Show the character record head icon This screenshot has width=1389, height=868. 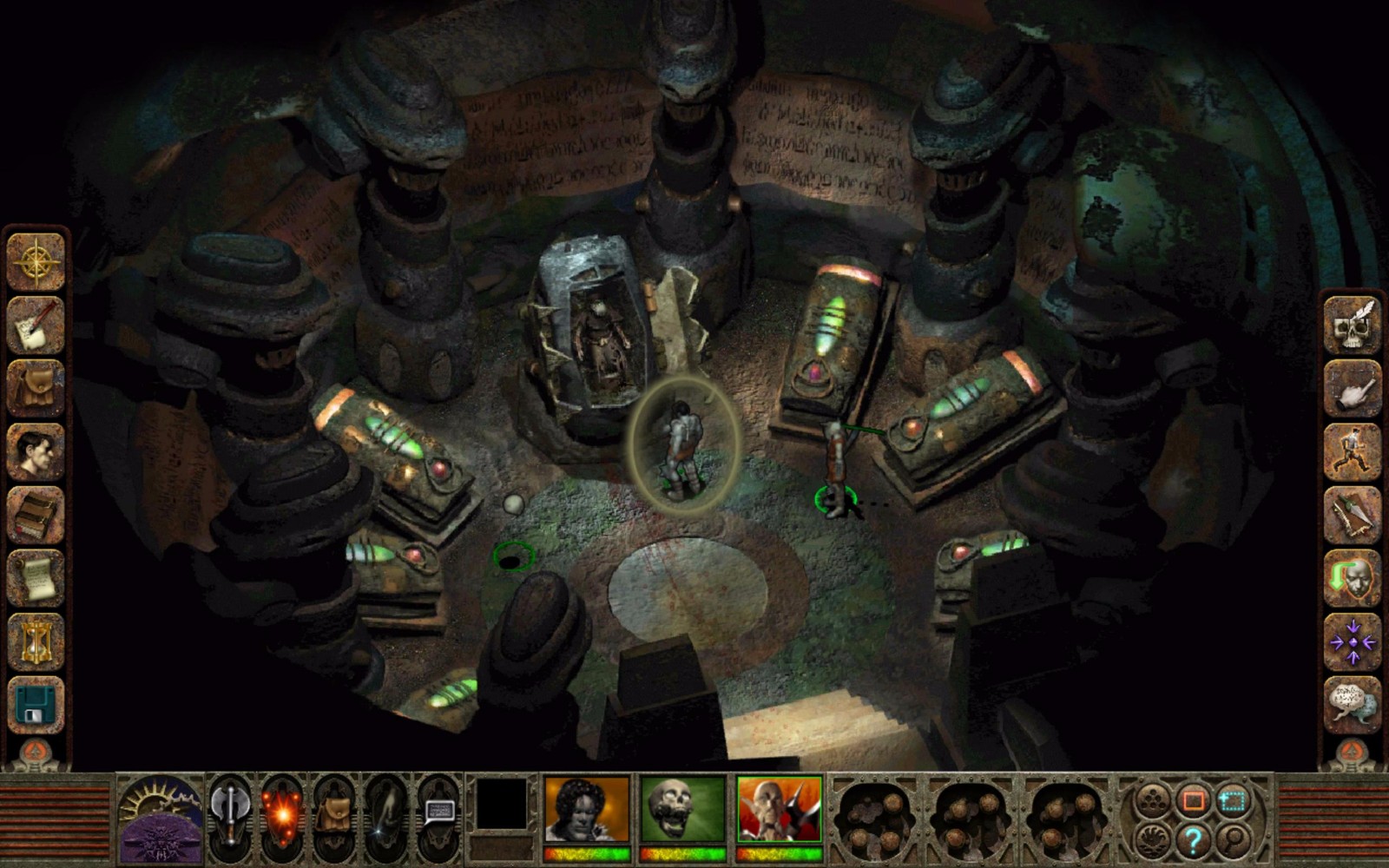(x=36, y=451)
